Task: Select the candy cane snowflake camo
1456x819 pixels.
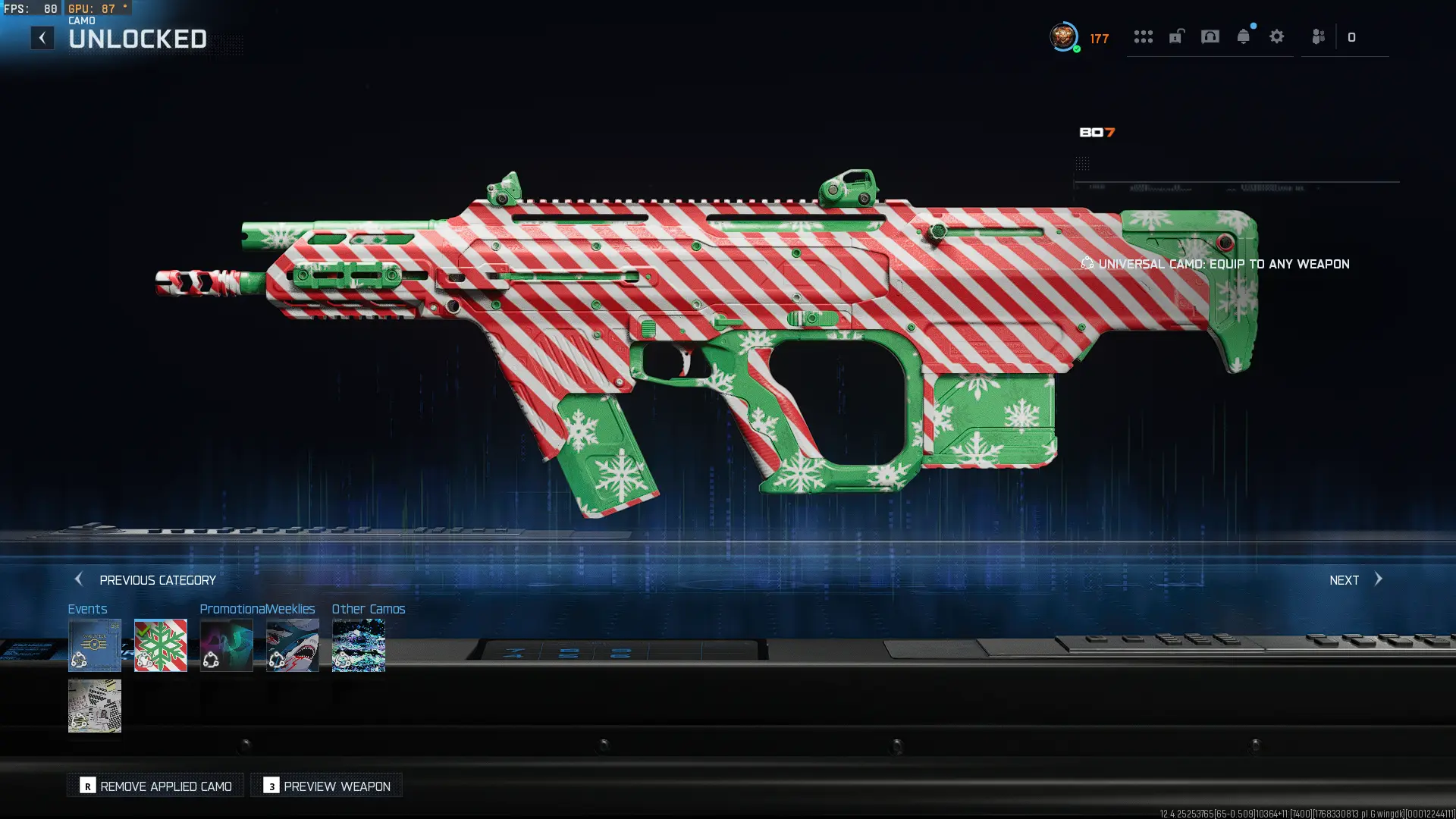Action: point(160,645)
